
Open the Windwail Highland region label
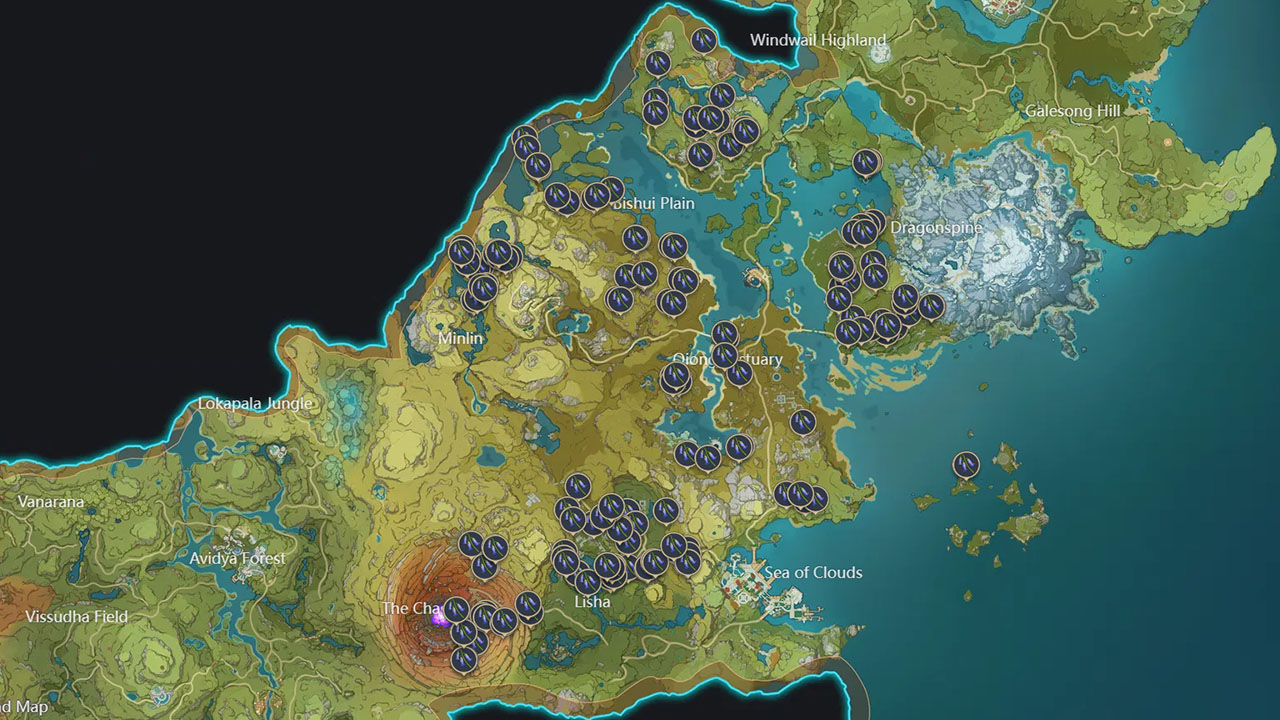point(817,40)
